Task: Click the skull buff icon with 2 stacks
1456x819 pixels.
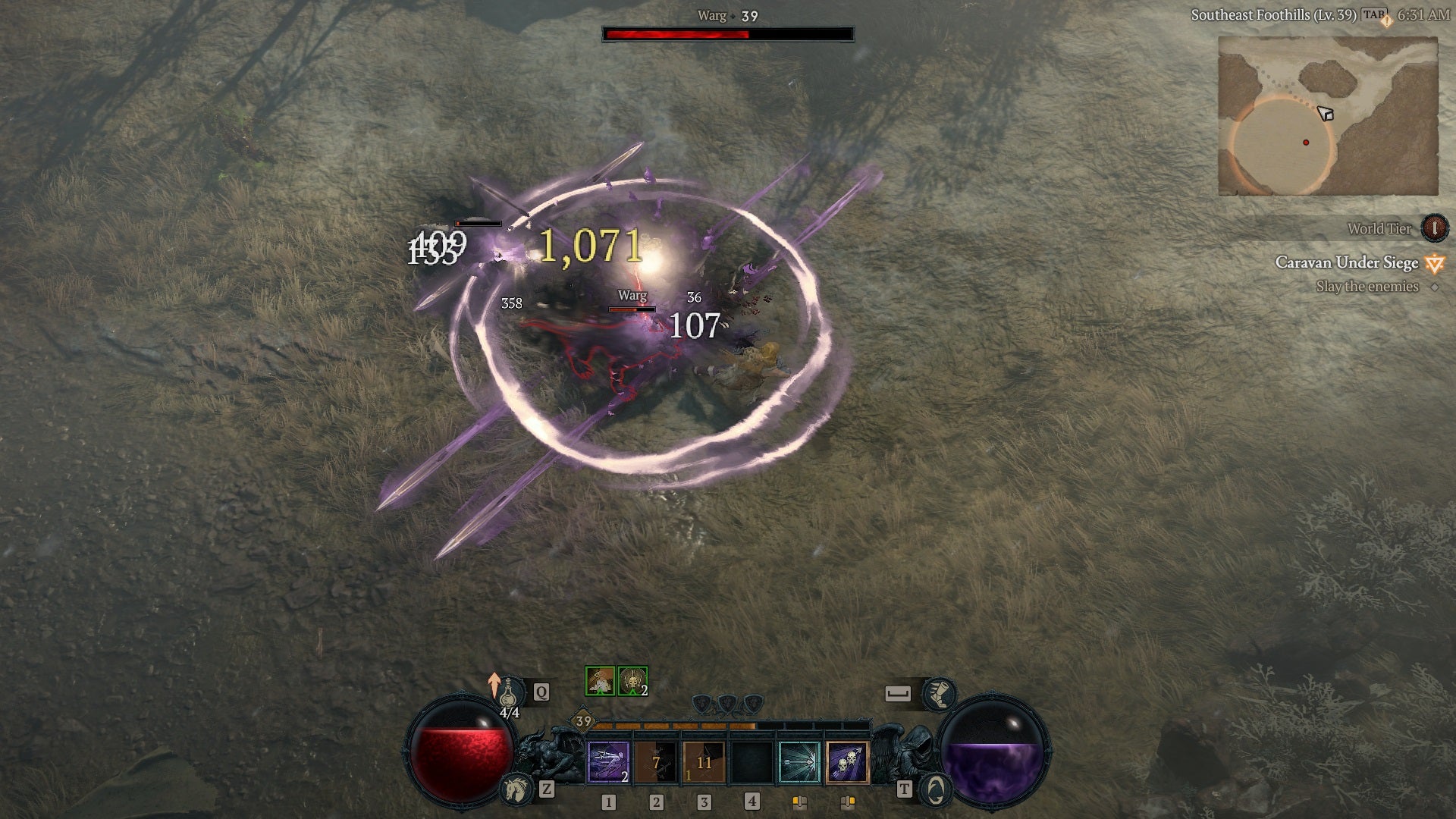Action: point(632,681)
